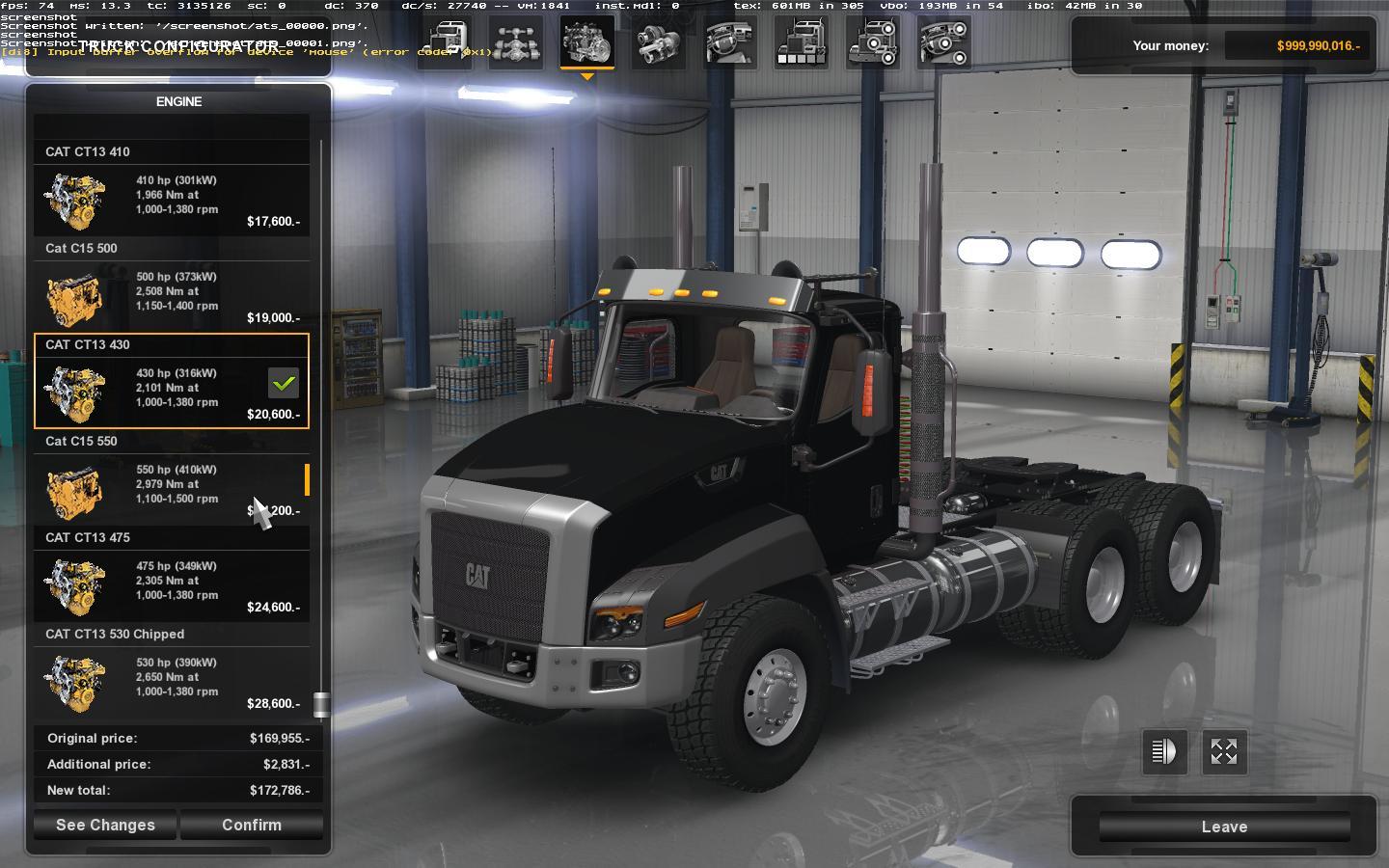
Task: Select the CAT CT13 530 Chipped engine
Action: [172, 682]
